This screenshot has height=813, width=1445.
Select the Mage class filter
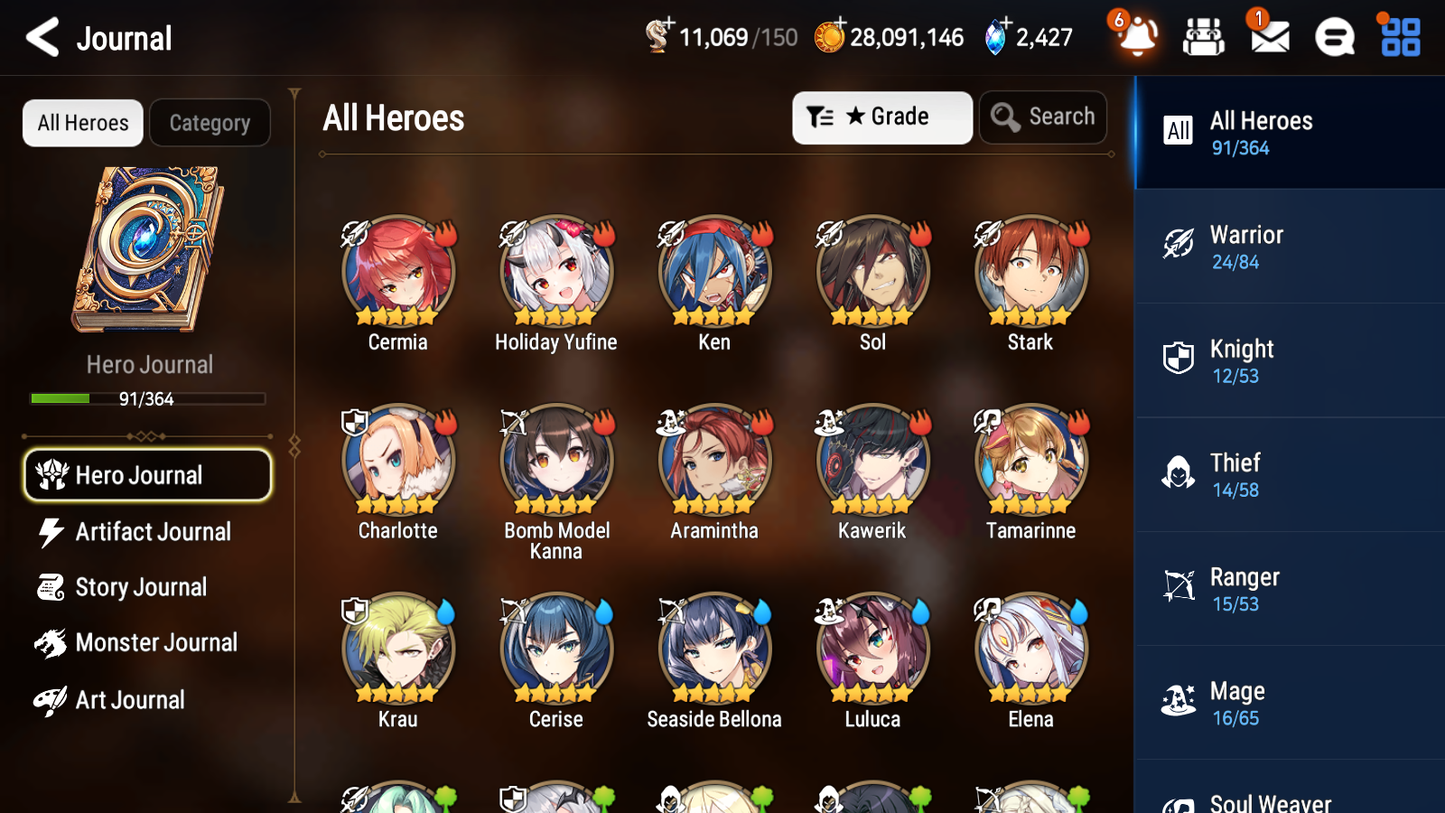1289,702
